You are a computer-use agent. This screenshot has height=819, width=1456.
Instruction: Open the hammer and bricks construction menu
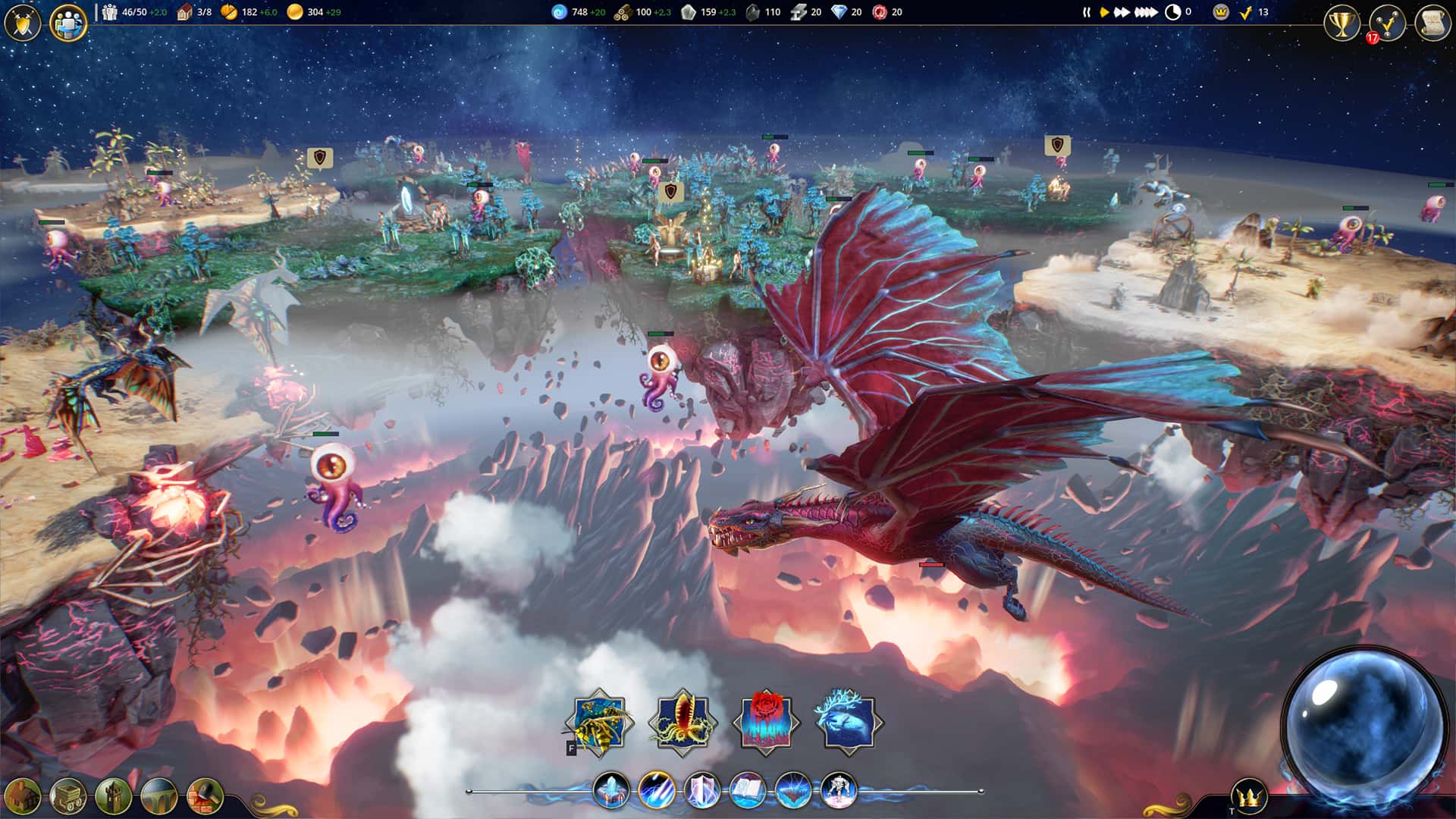(205, 796)
